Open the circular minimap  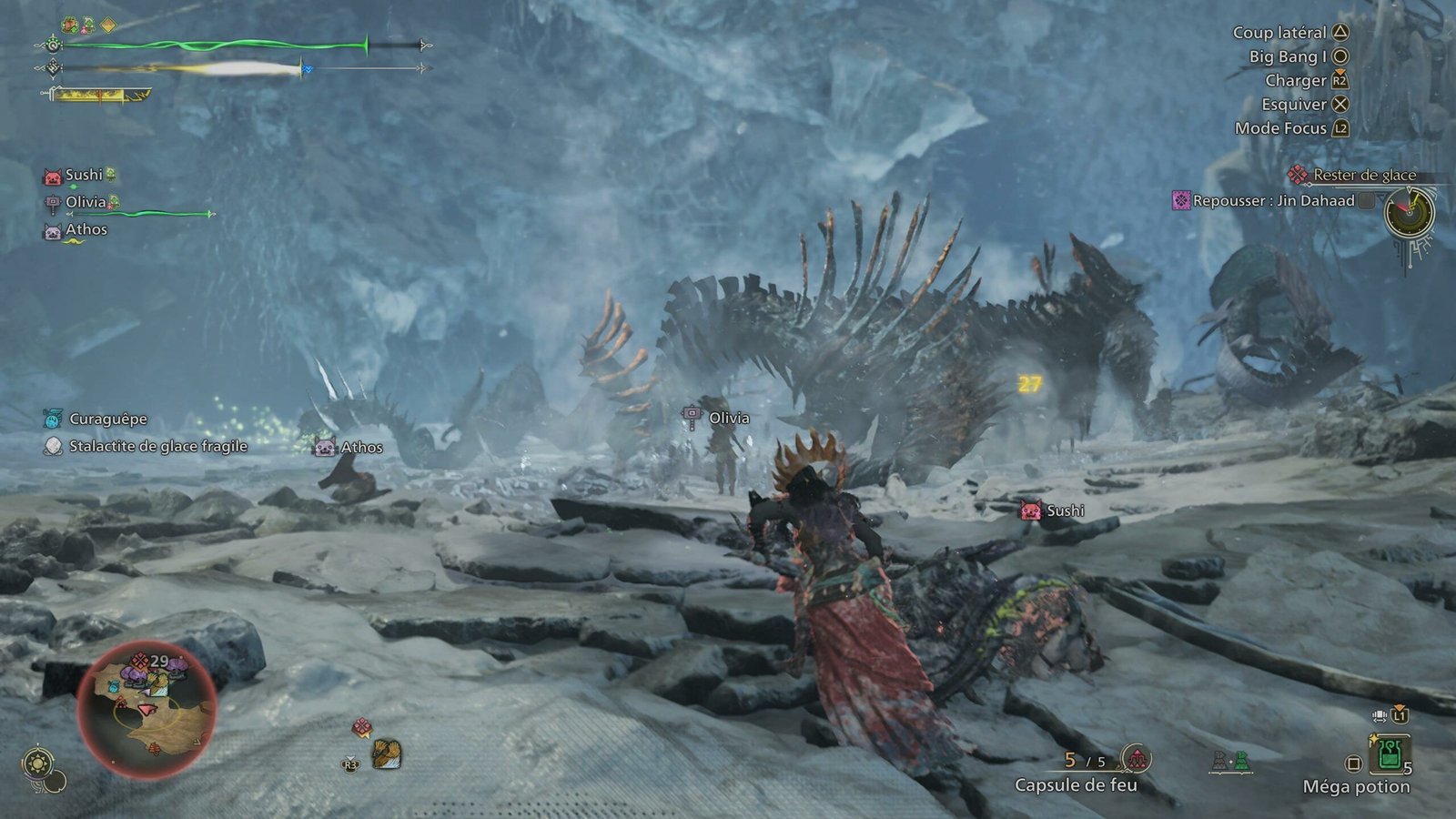coord(147,709)
